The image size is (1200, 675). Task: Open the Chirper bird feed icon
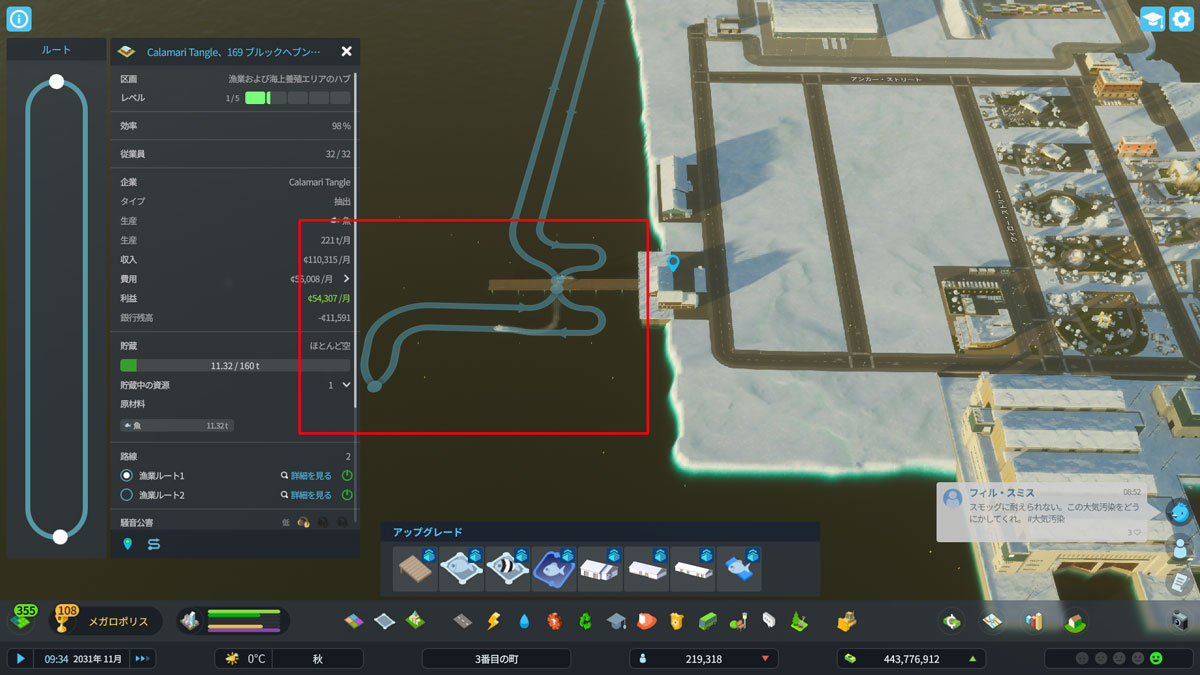coord(1181,513)
